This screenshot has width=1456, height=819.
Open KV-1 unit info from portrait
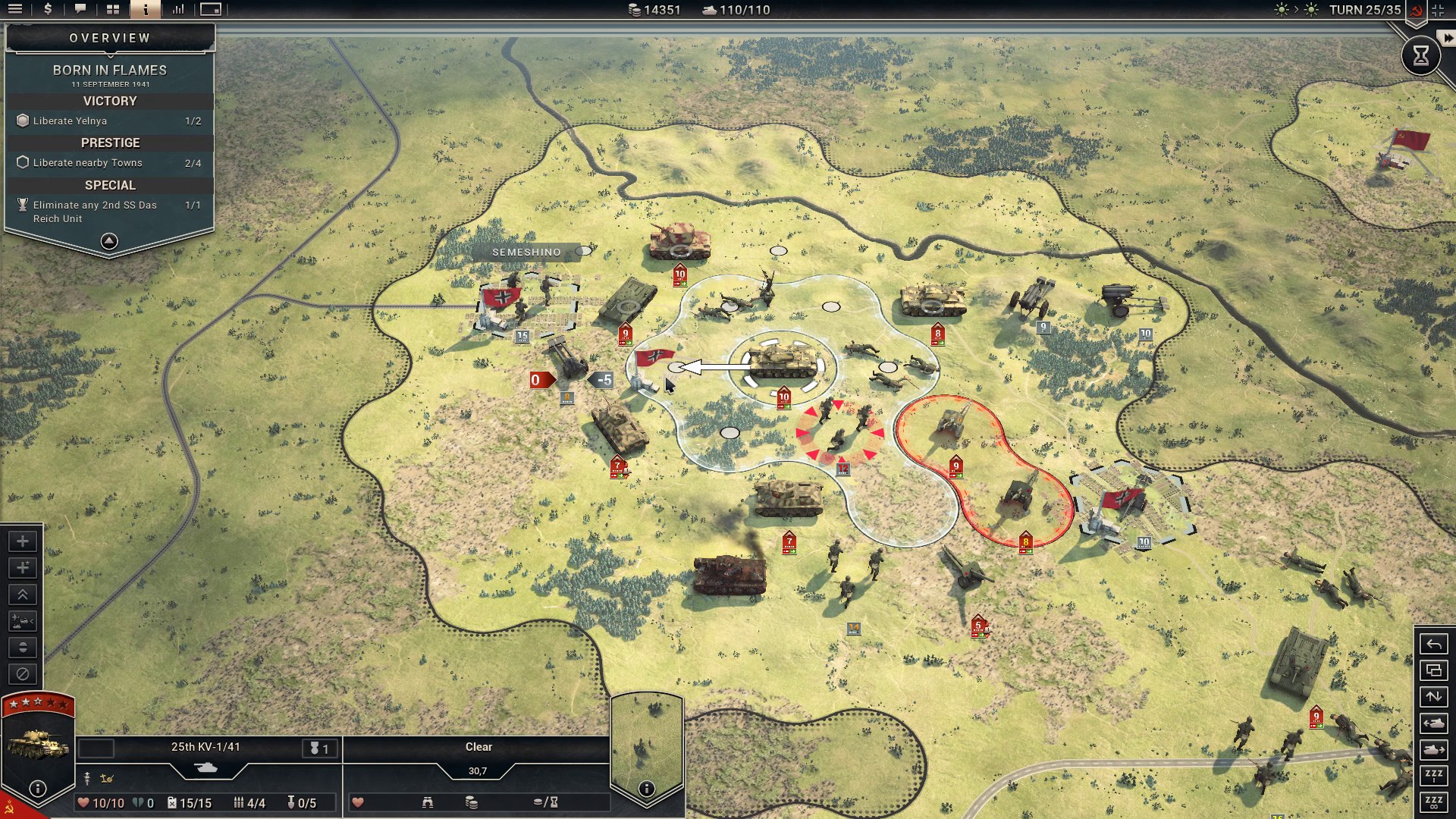[37, 789]
